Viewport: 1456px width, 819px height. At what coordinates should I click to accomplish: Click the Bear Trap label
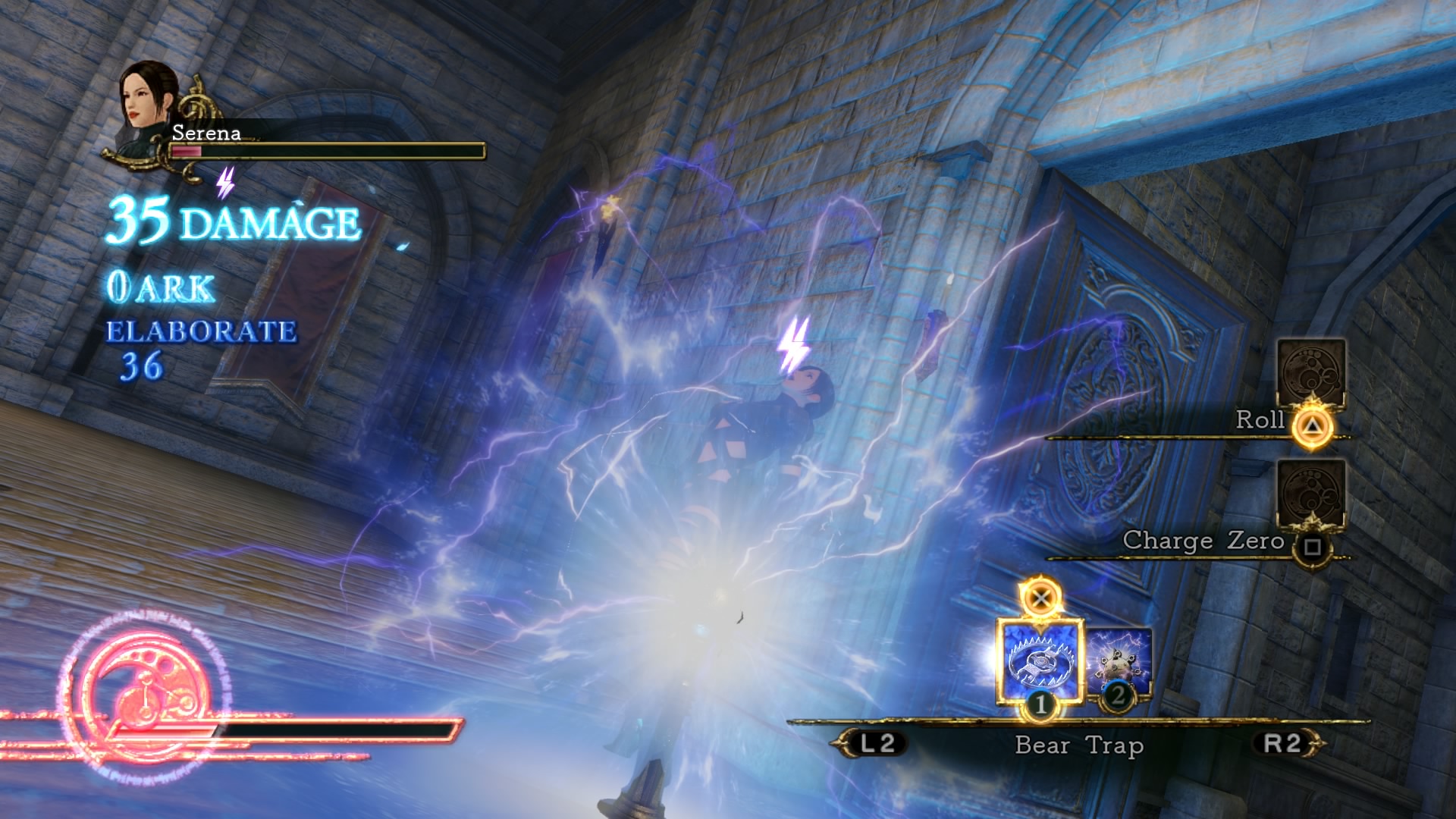[1079, 746]
